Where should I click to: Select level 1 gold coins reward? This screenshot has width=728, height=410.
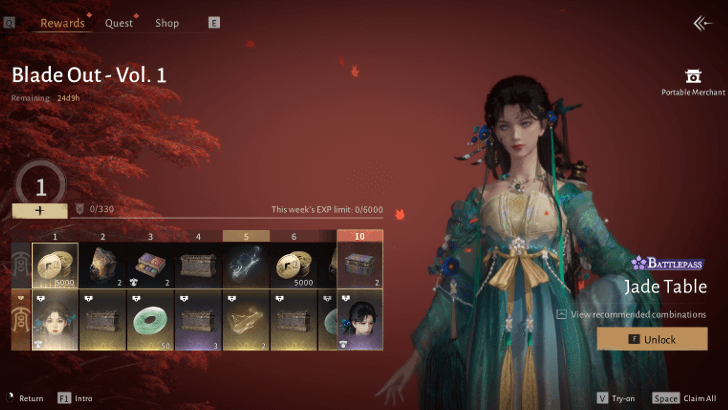click(x=56, y=266)
